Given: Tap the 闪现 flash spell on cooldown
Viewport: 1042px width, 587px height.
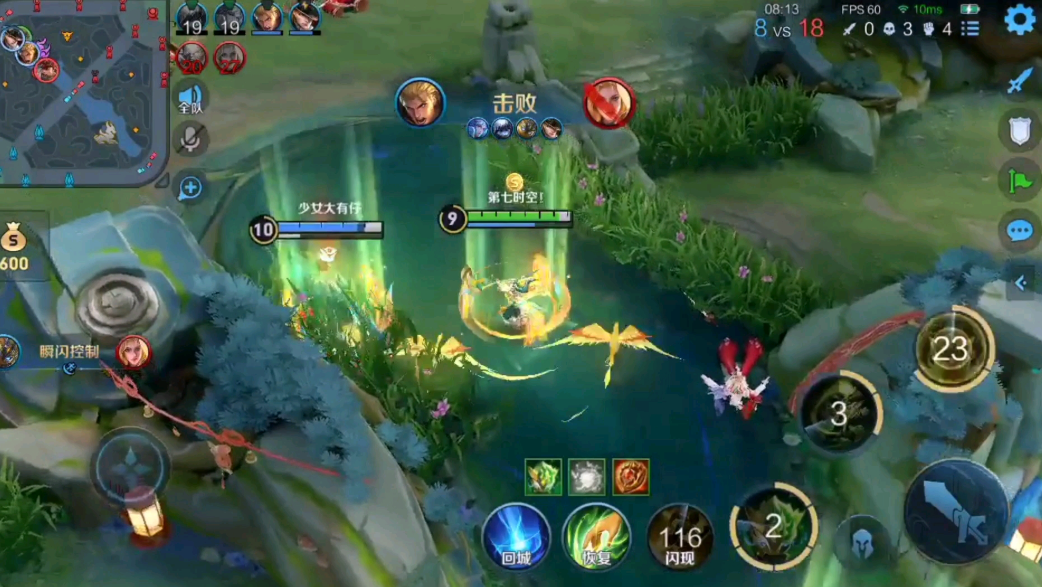Looking at the screenshot, I should tap(680, 537).
